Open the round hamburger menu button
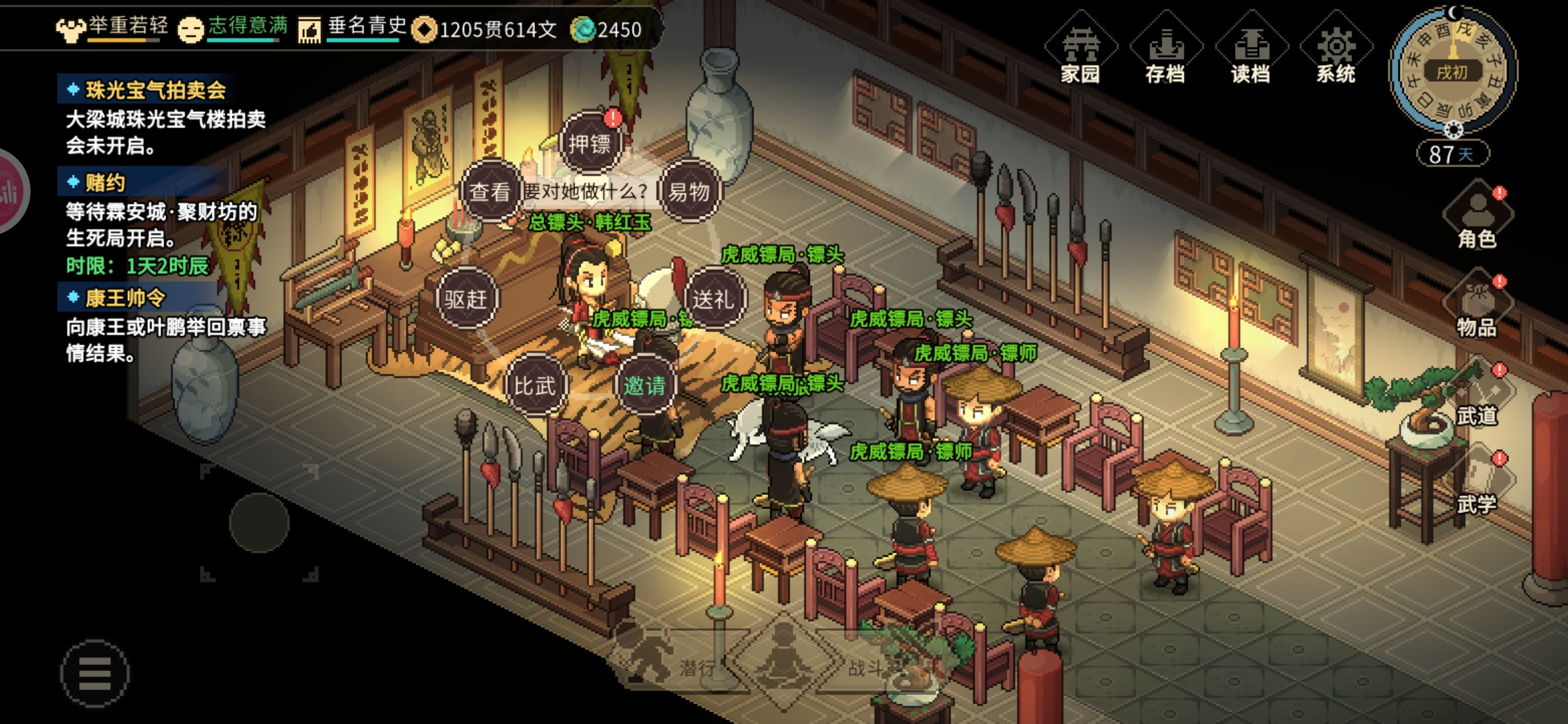This screenshot has width=1568, height=724. pyautogui.click(x=94, y=673)
